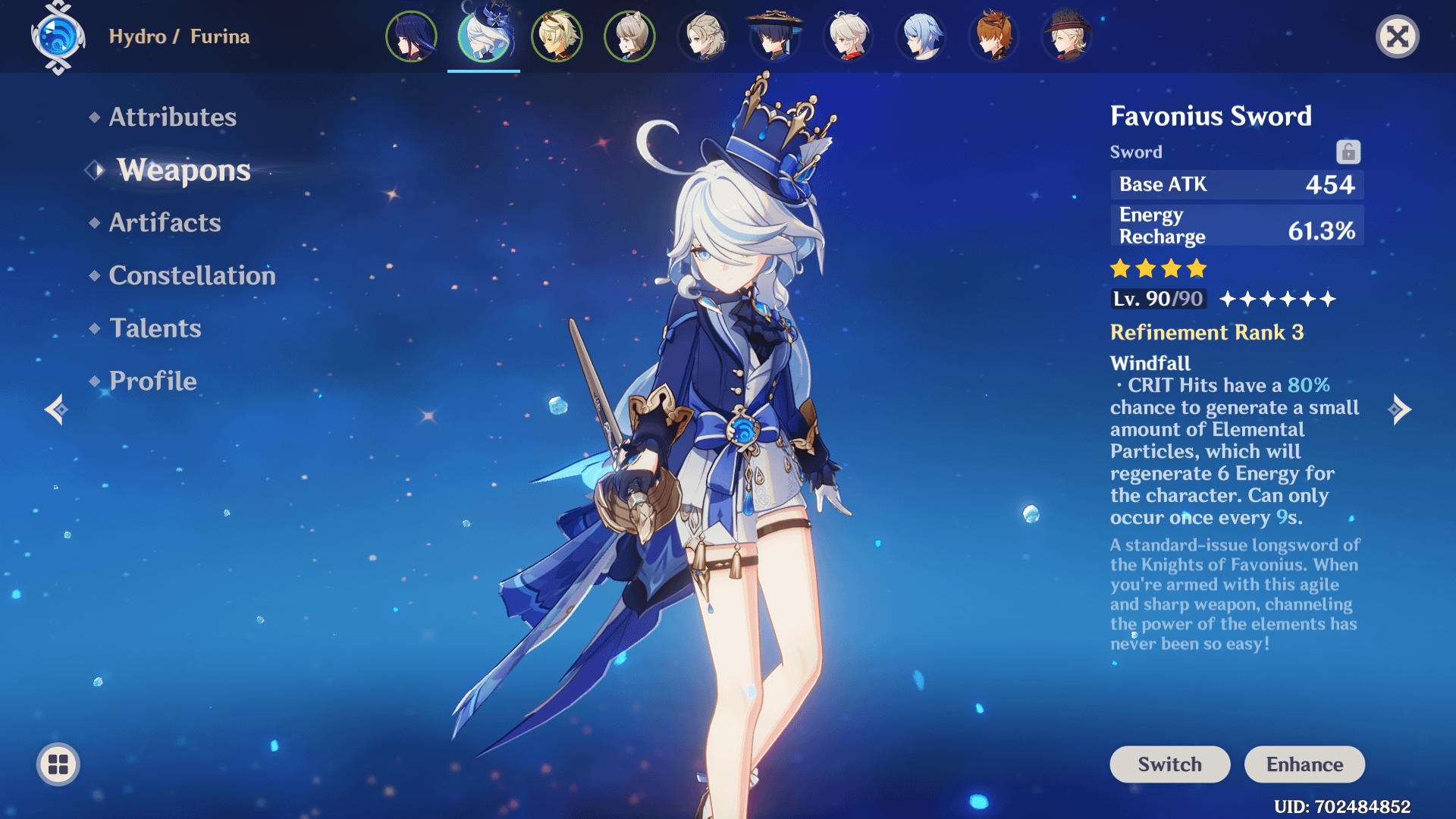Select the Furina portrait to reselect her

[x=483, y=36]
